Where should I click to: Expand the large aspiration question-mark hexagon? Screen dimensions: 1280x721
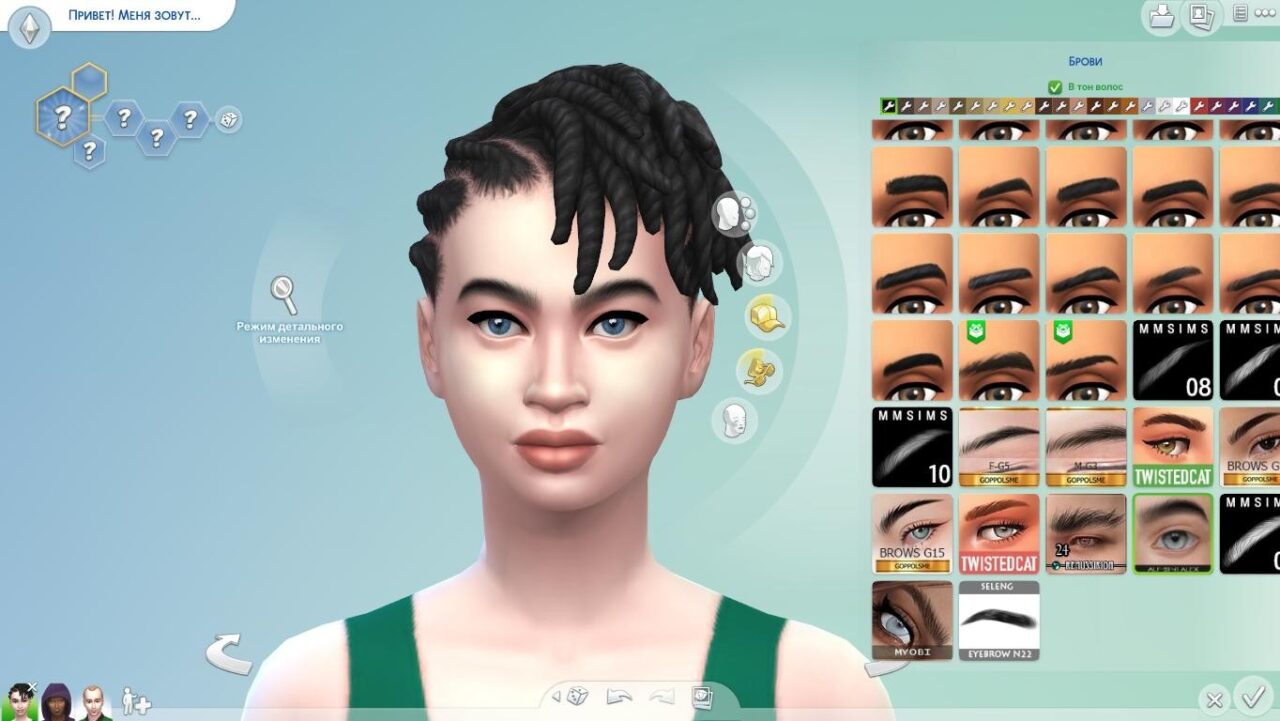pyautogui.click(x=62, y=117)
